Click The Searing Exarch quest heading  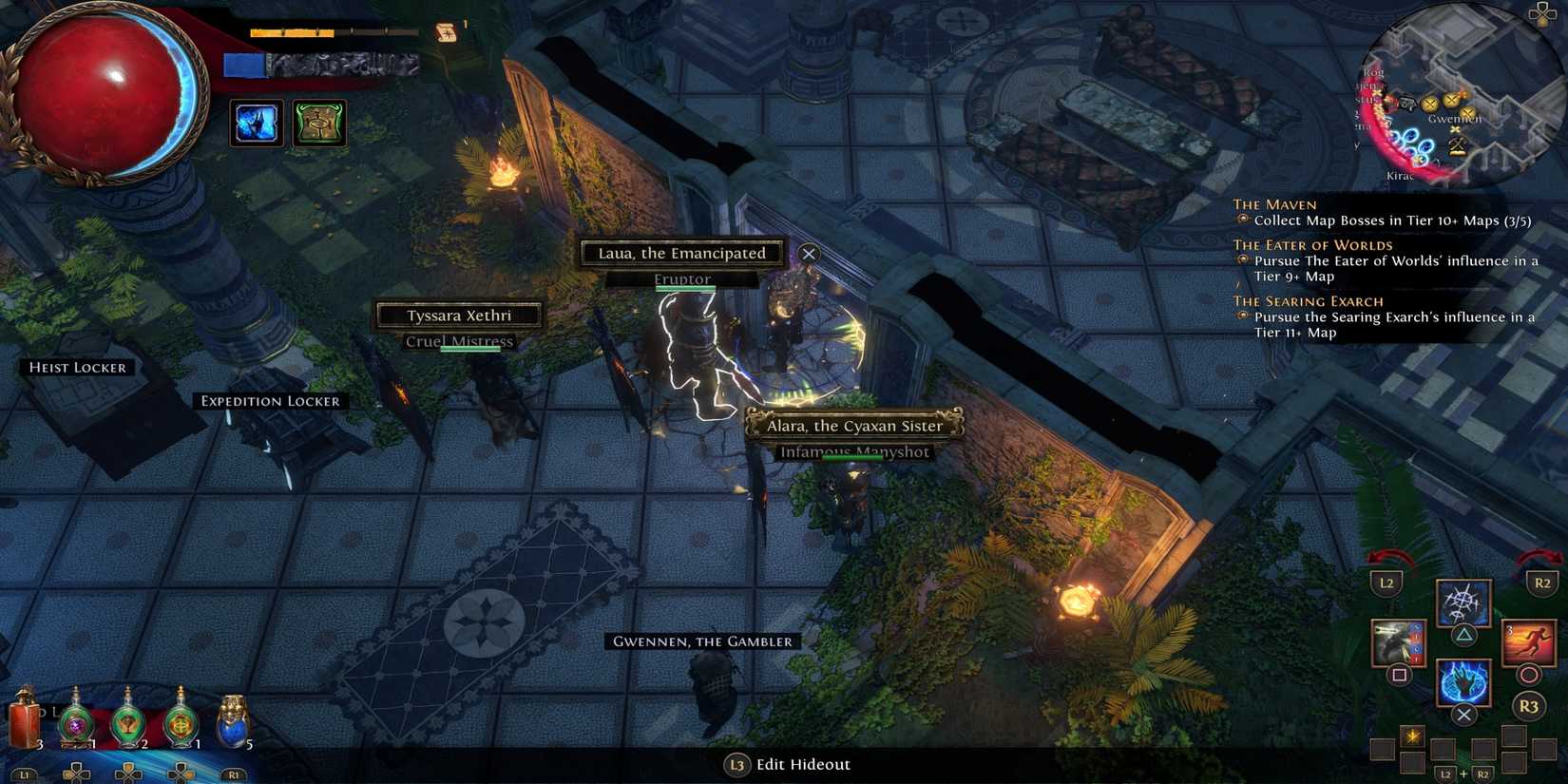(x=1310, y=301)
